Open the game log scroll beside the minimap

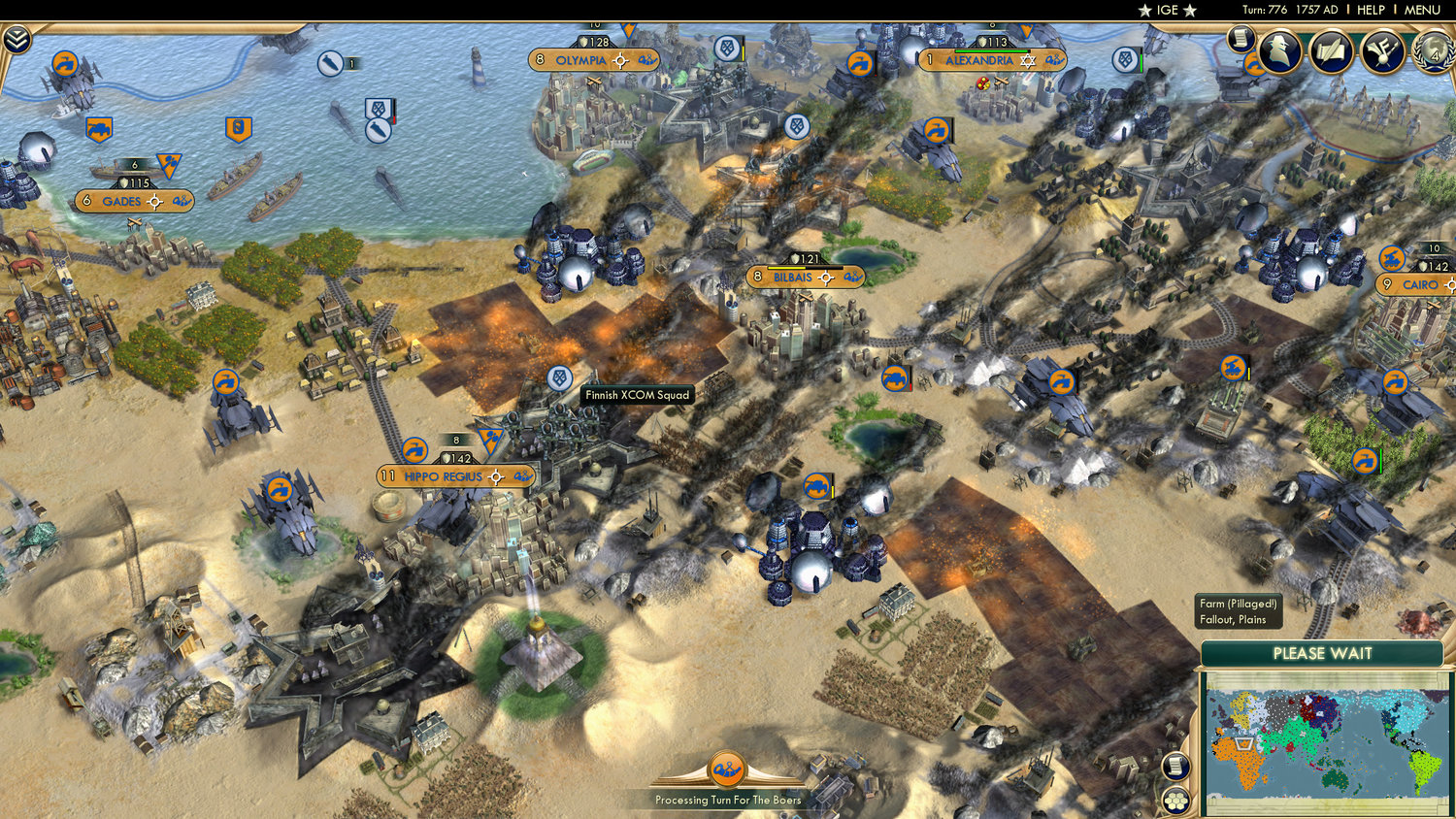(x=1175, y=766)
